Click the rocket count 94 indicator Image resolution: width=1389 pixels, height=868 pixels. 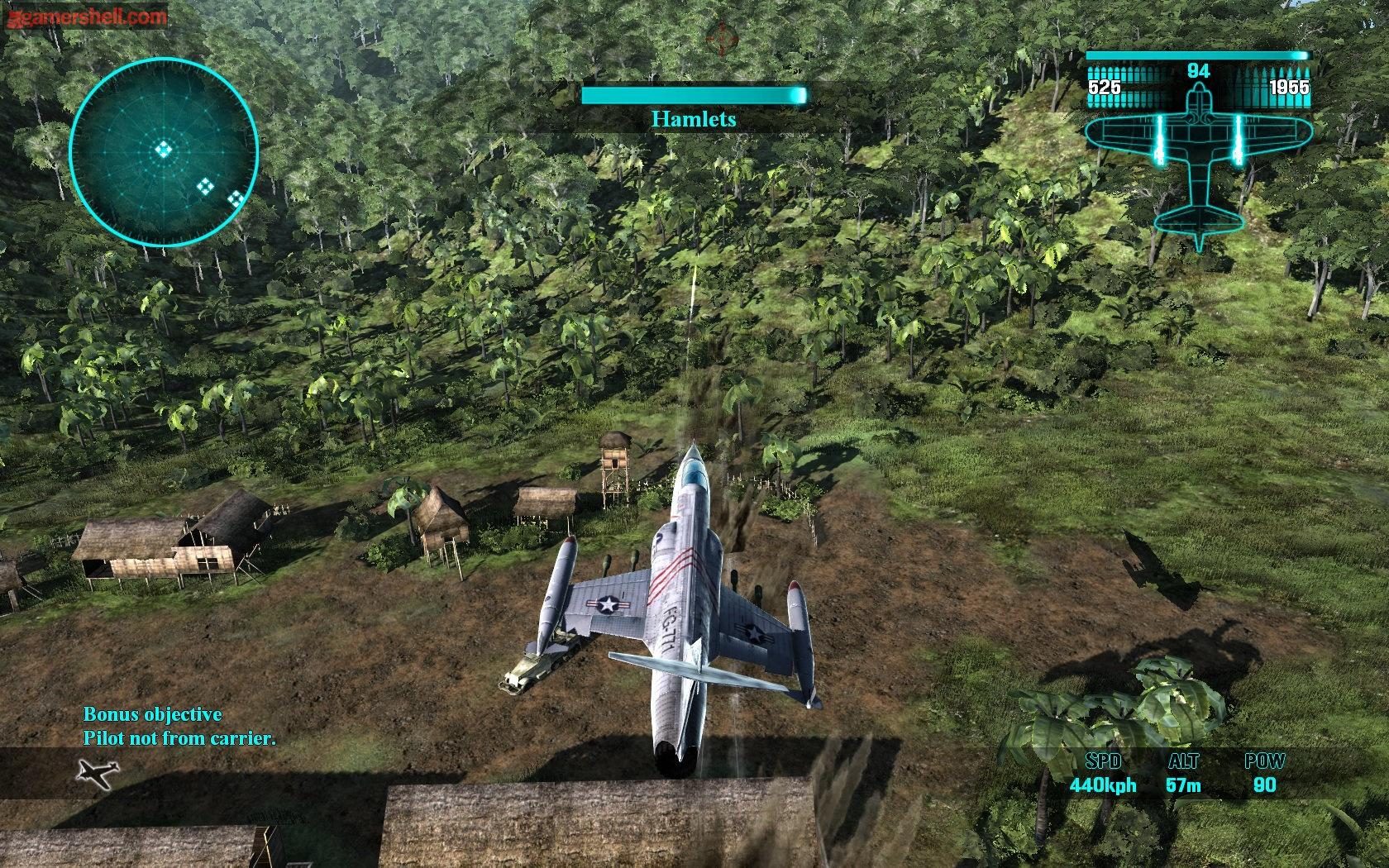point(1197,70)
